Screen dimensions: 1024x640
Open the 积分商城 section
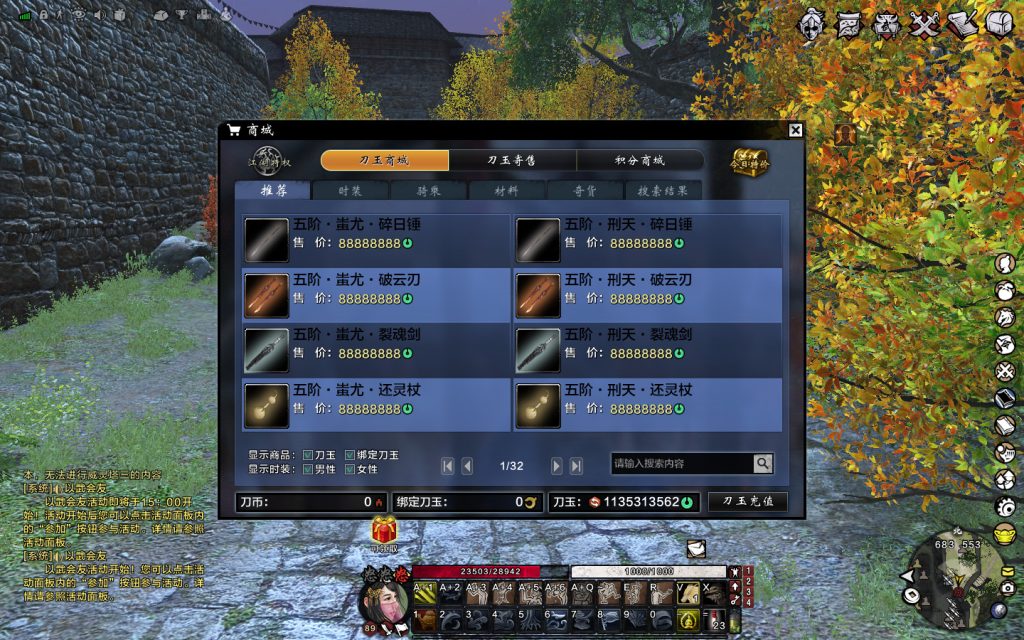(x=640, y=160)
